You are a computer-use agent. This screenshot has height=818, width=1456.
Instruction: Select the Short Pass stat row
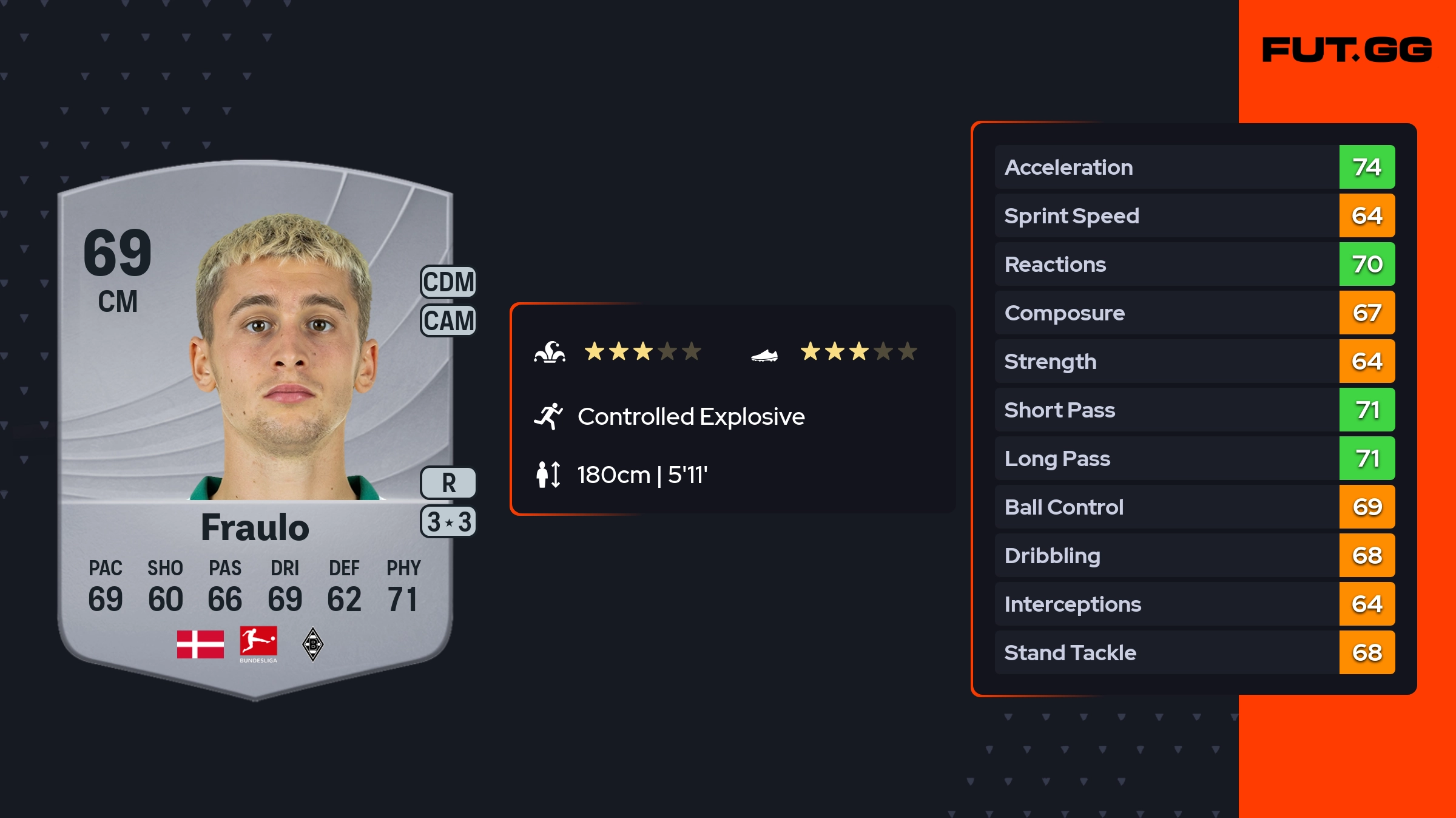pos(1194,410)
